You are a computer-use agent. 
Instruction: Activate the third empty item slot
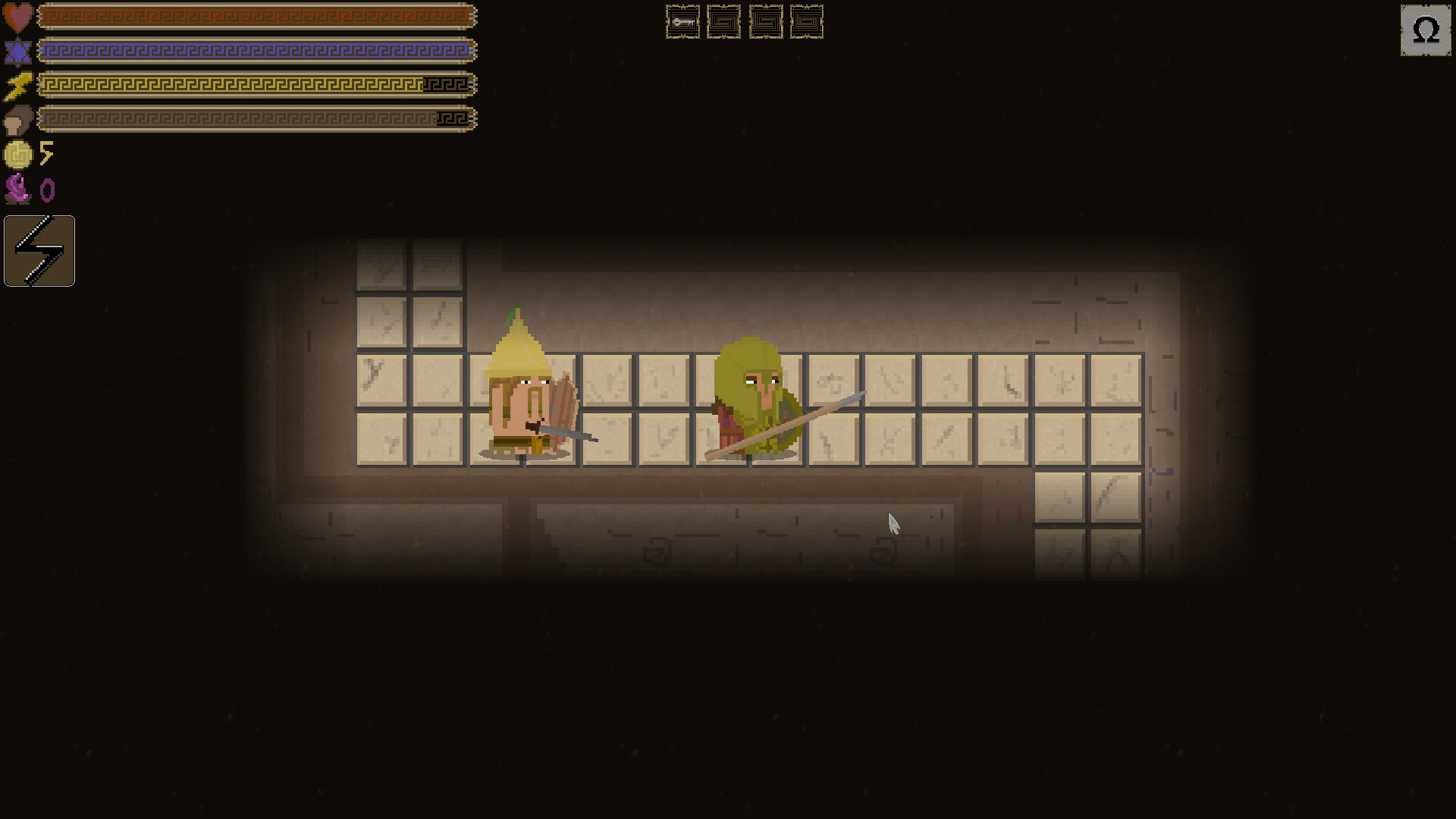tap(767, 23)
